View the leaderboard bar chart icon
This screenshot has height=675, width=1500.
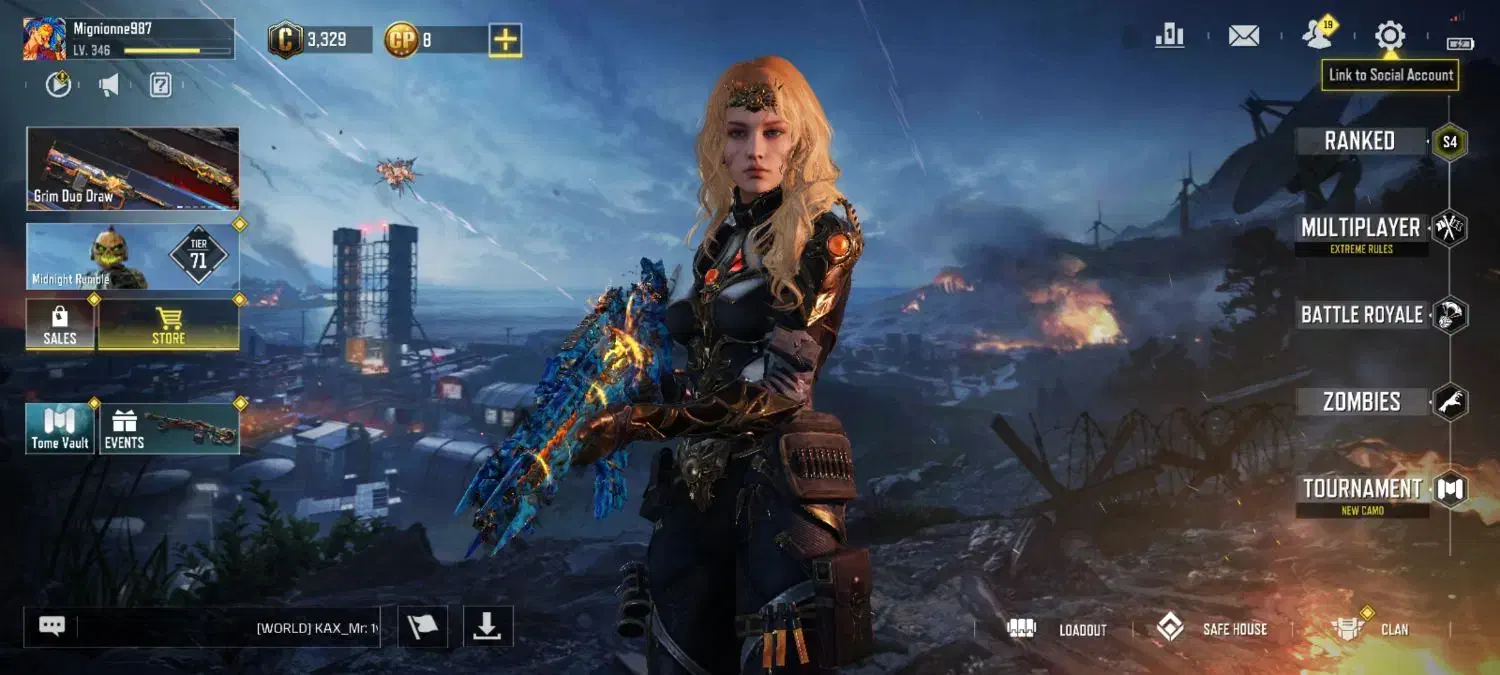(x=1169, y=37)
